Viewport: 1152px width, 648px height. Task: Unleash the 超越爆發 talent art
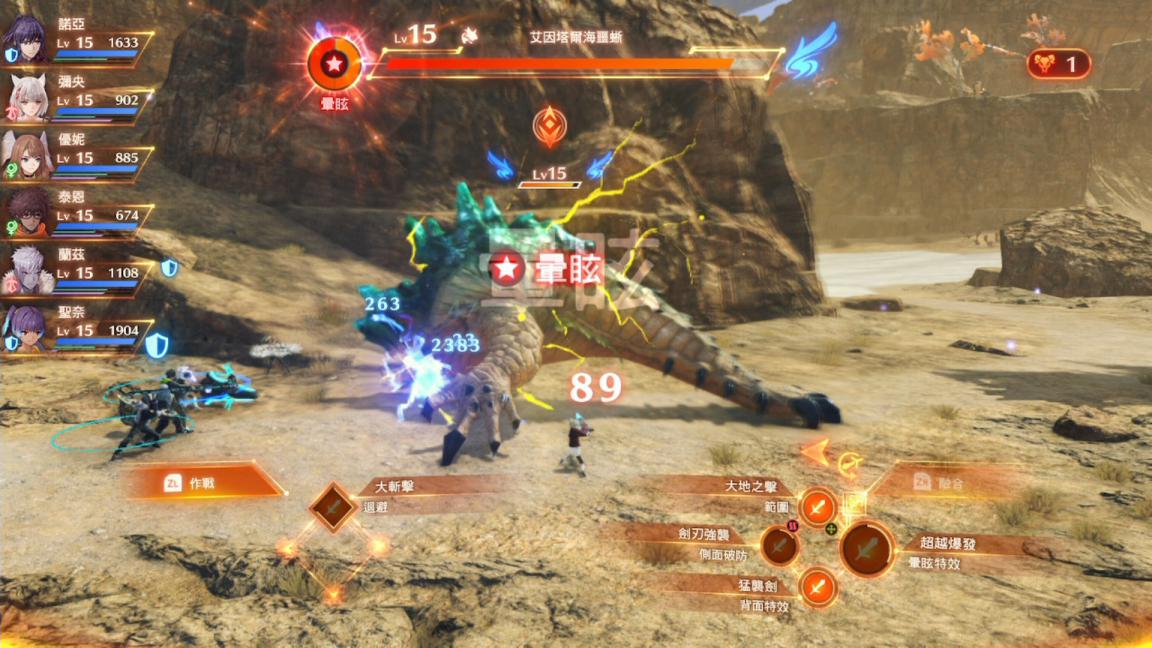[x=867, y=548]
